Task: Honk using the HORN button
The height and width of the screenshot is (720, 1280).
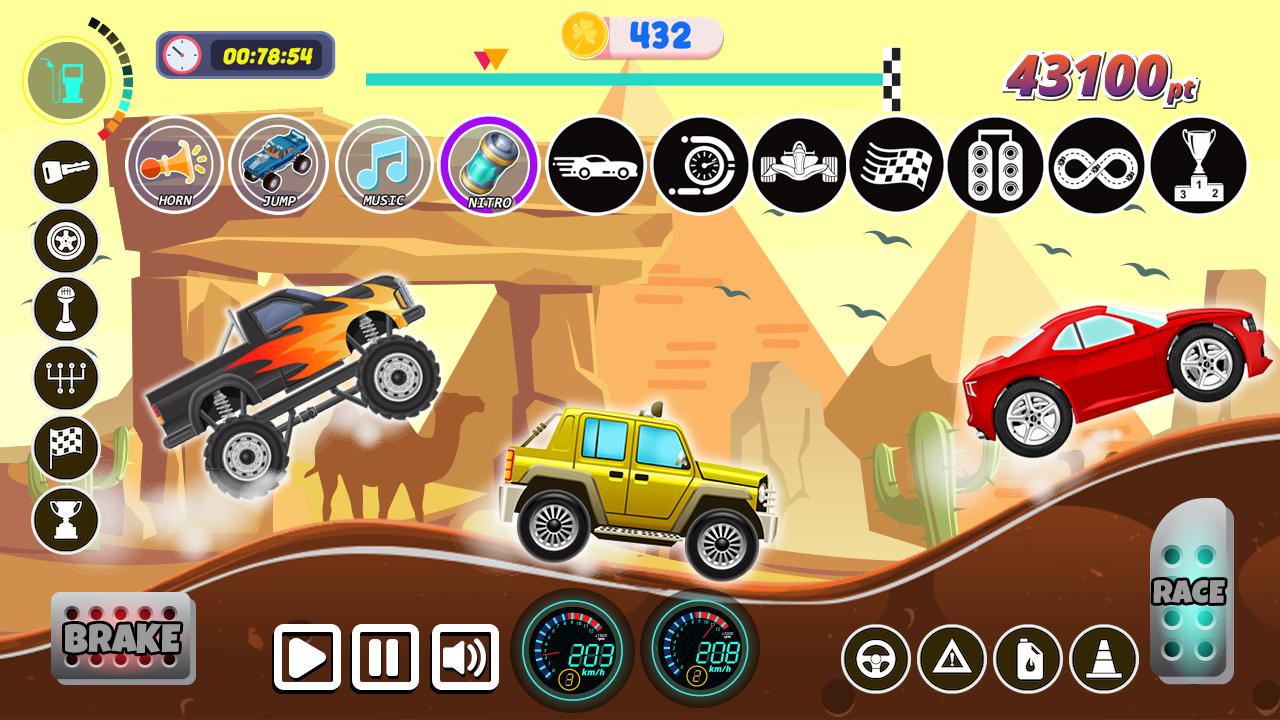Action: 175,165
